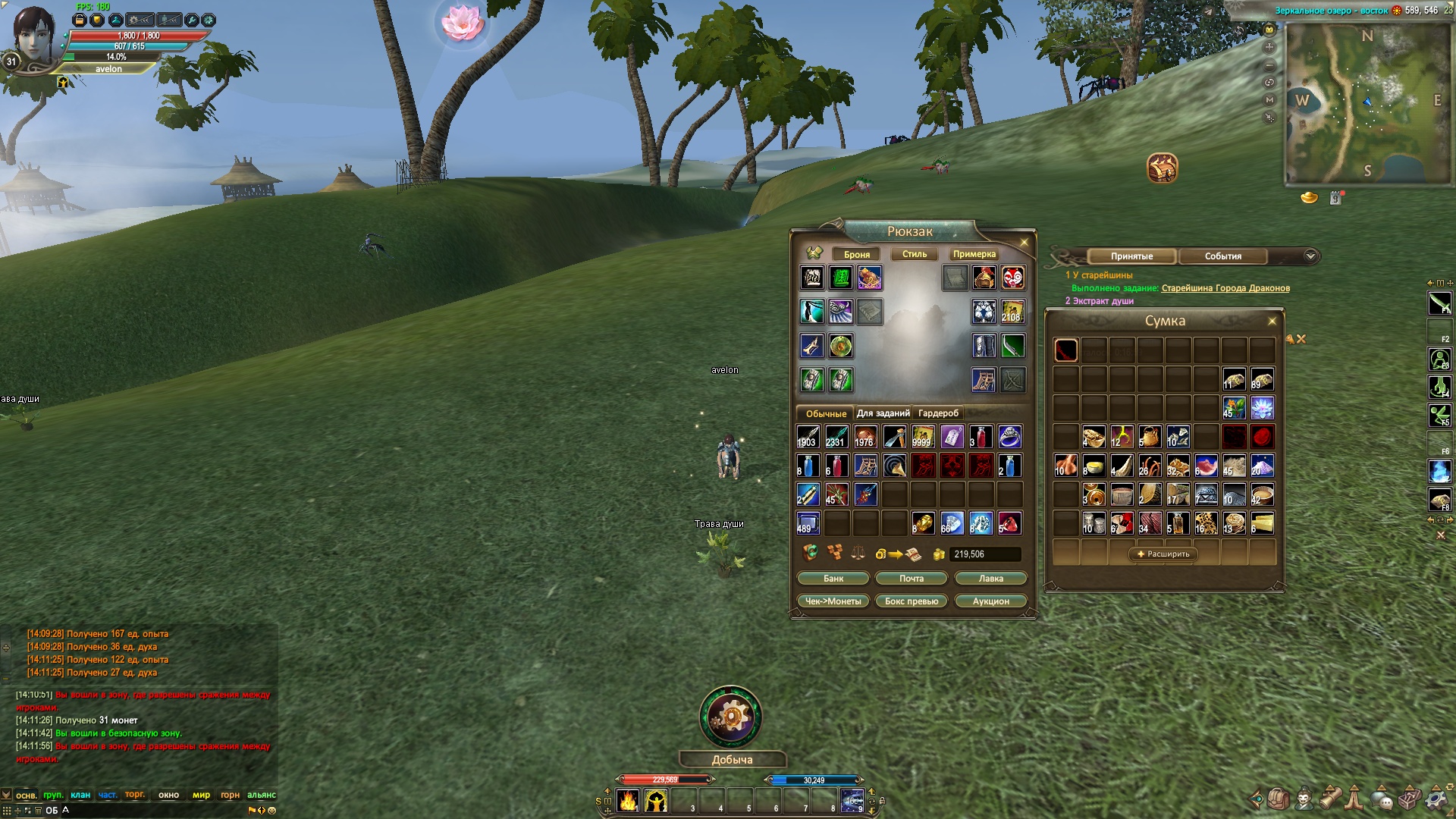Expand the bag with Расширить
This screenshot has width=1456, height=819.
1163,554
